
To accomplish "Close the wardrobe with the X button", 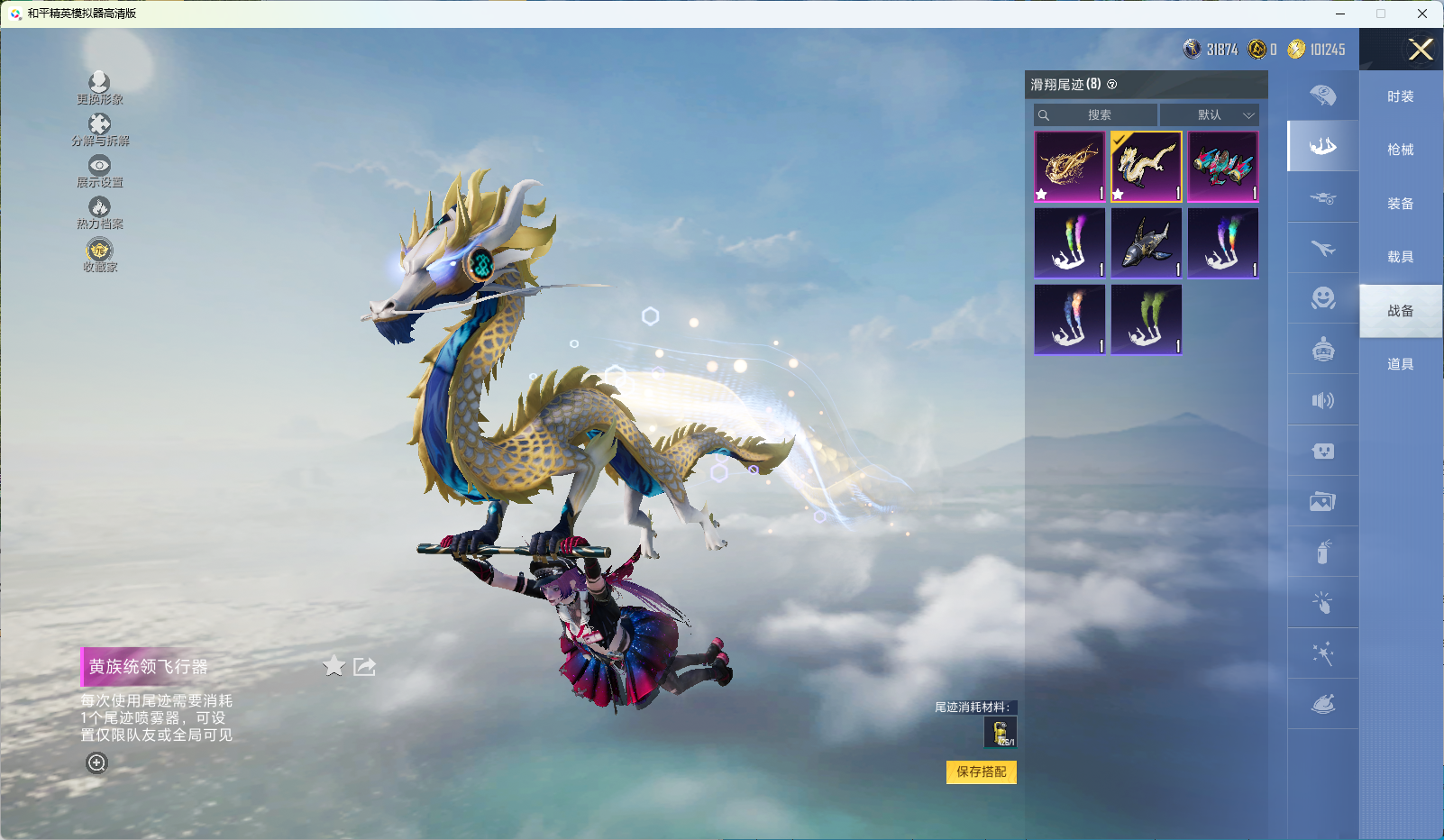I will click(x=1421, y=50).
